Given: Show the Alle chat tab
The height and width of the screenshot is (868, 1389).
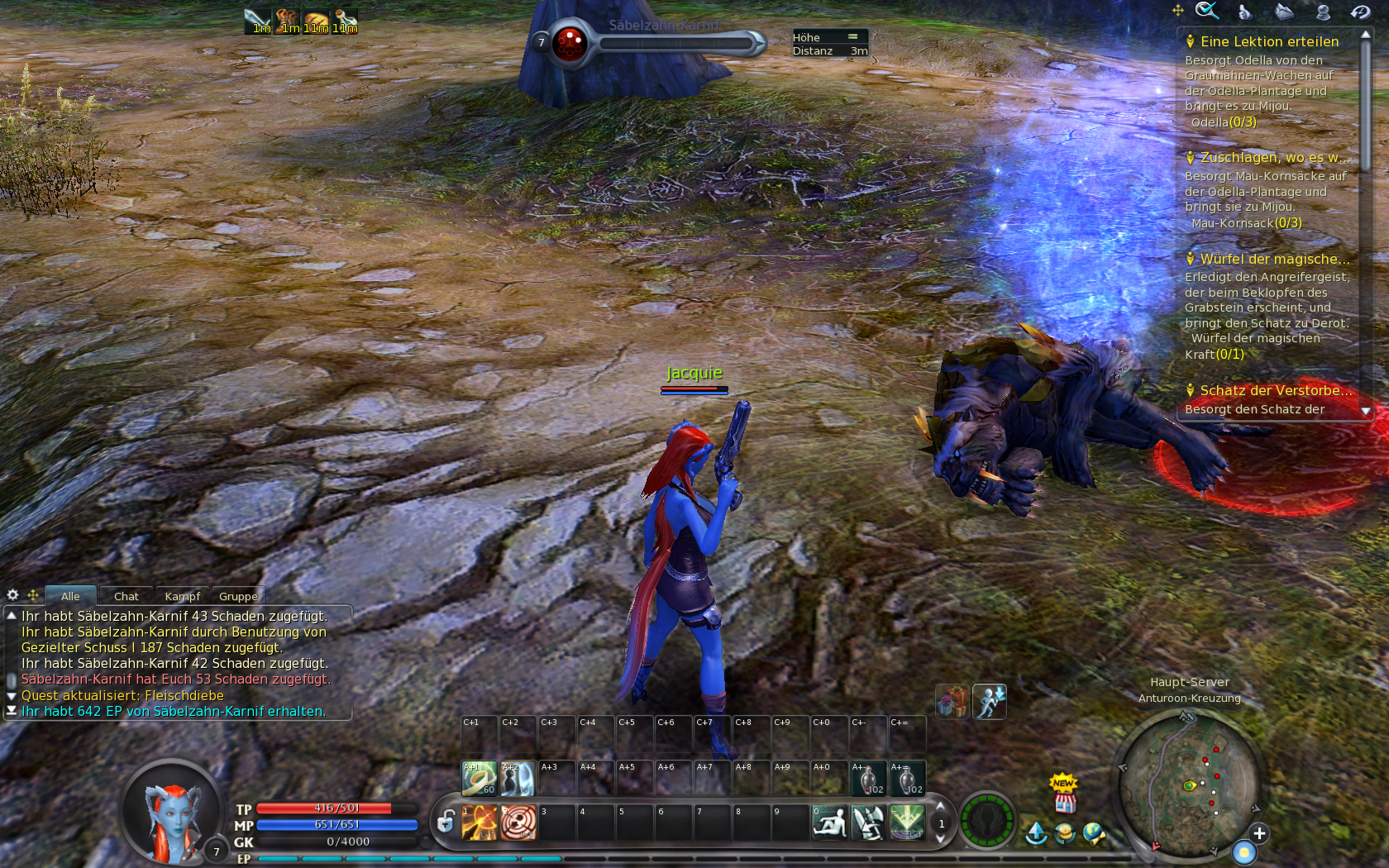Looking at the screenshot, I should click(x=70, y=596).
